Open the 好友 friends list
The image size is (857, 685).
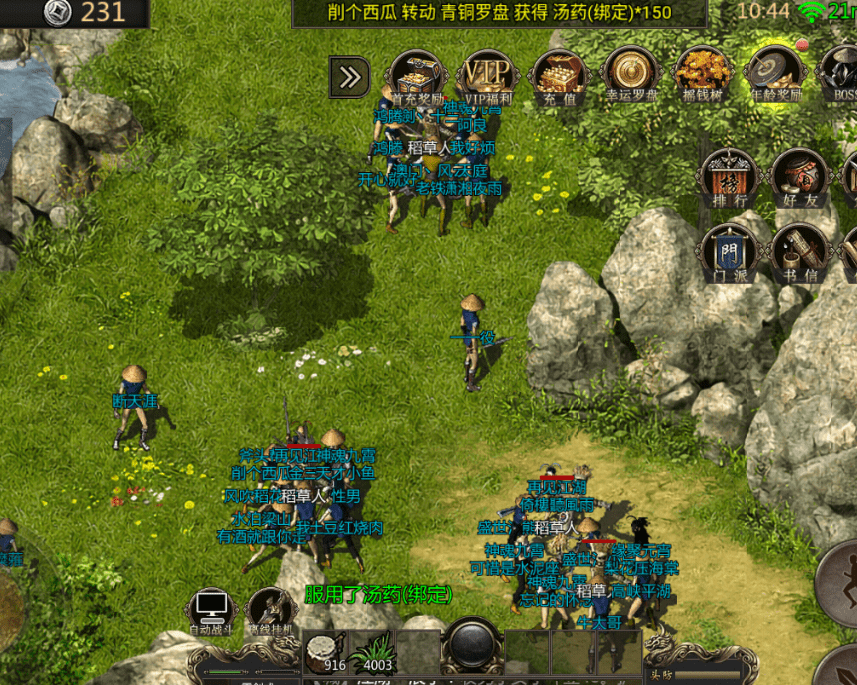pyautogui.click(x=797, y=178)
